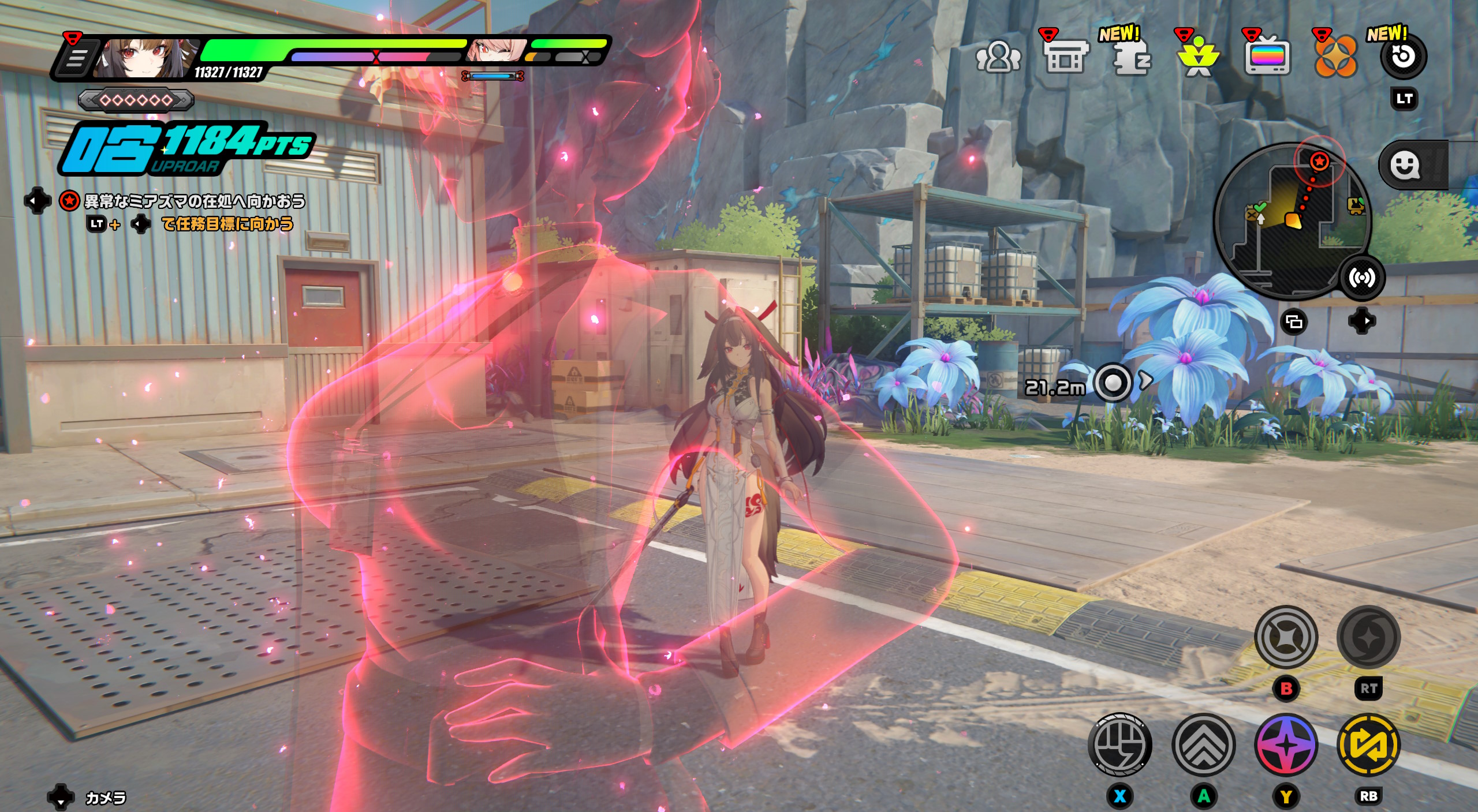Select the mission objective tracker text

pos(195,201)
